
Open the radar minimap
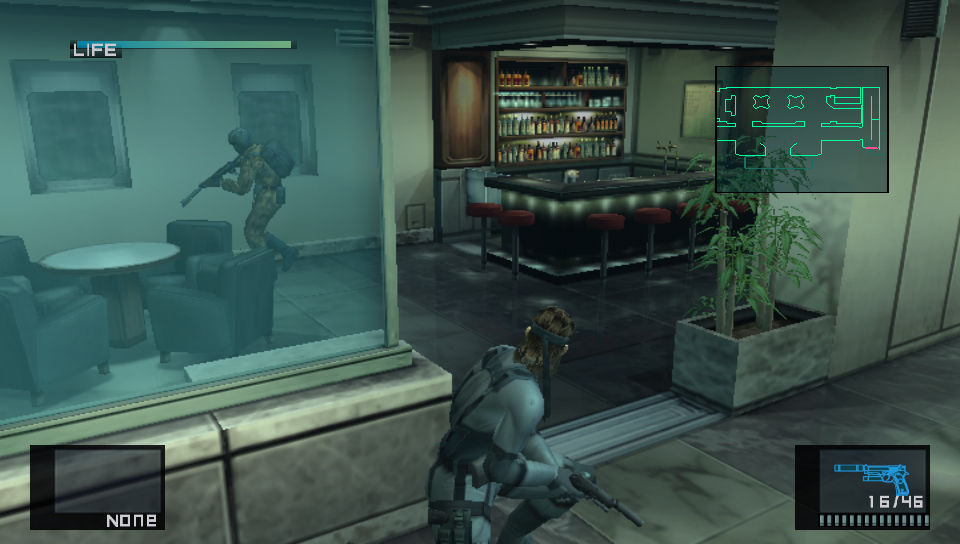pyautogui.click(x=801, y=129)
